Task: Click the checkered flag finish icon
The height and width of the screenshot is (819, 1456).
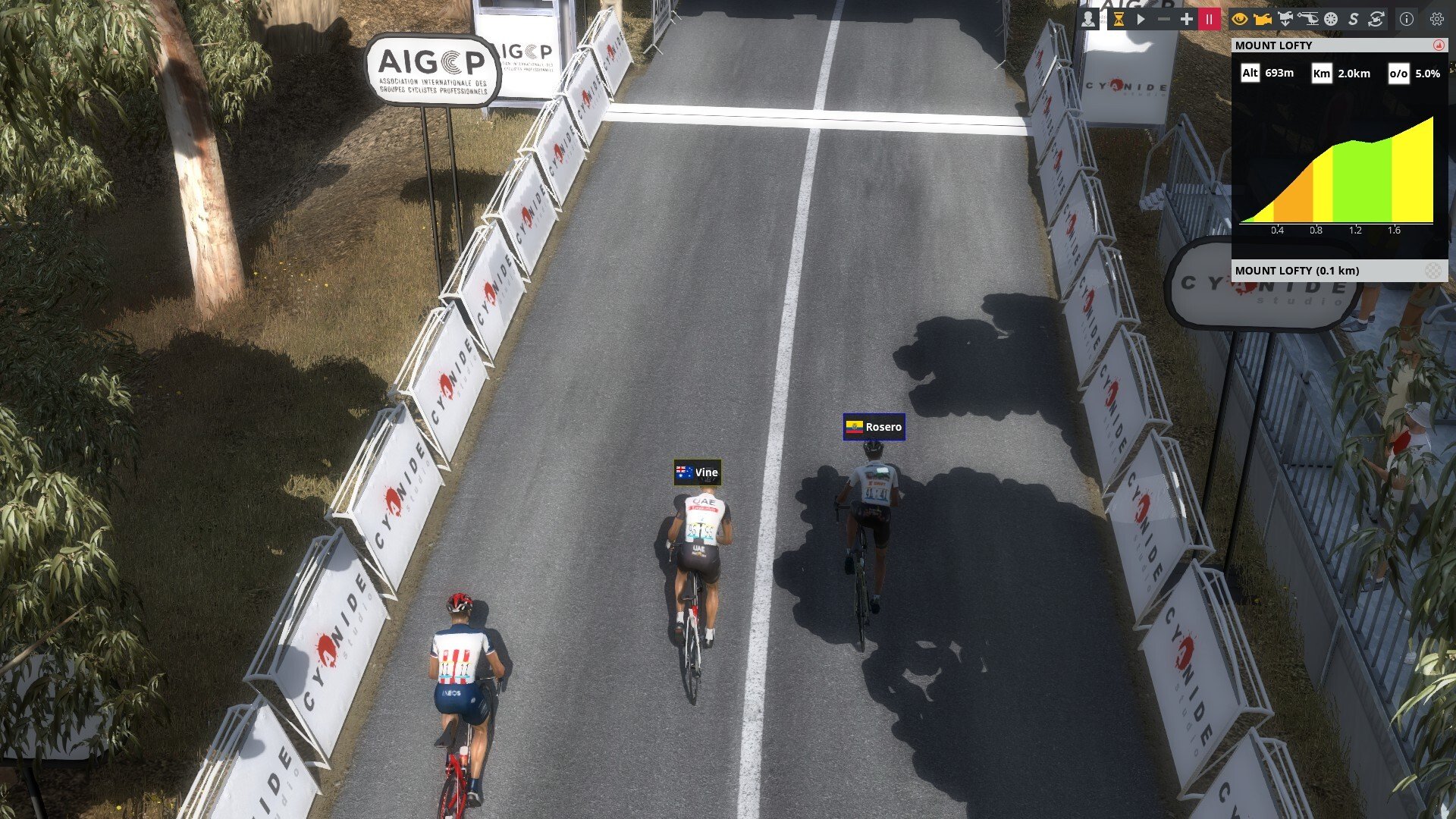Action: click(1432, 271)
